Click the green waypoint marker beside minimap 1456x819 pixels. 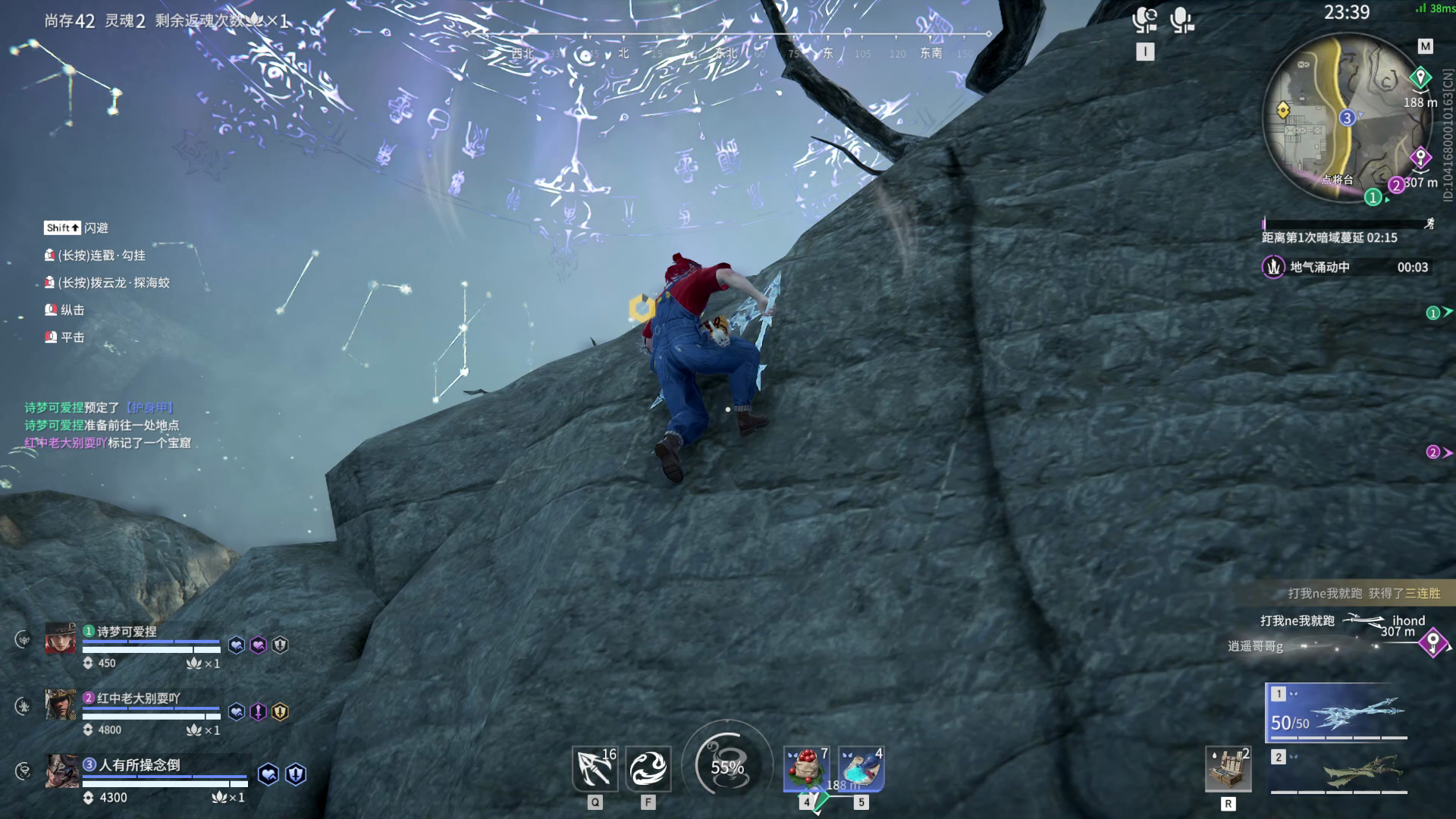pos(1420,77)
